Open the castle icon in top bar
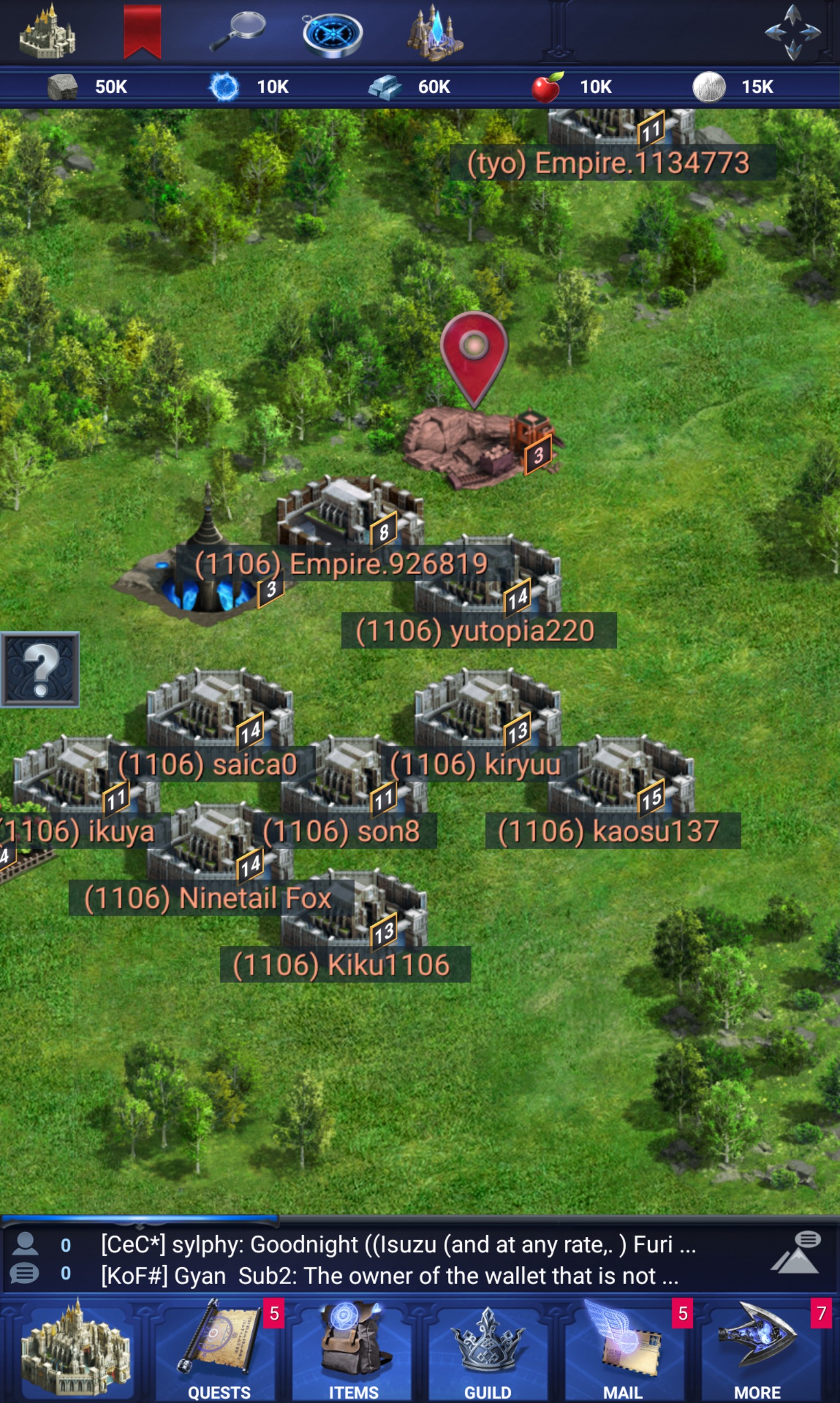Viewport: 840px width, 1403px height. point(47,31)
